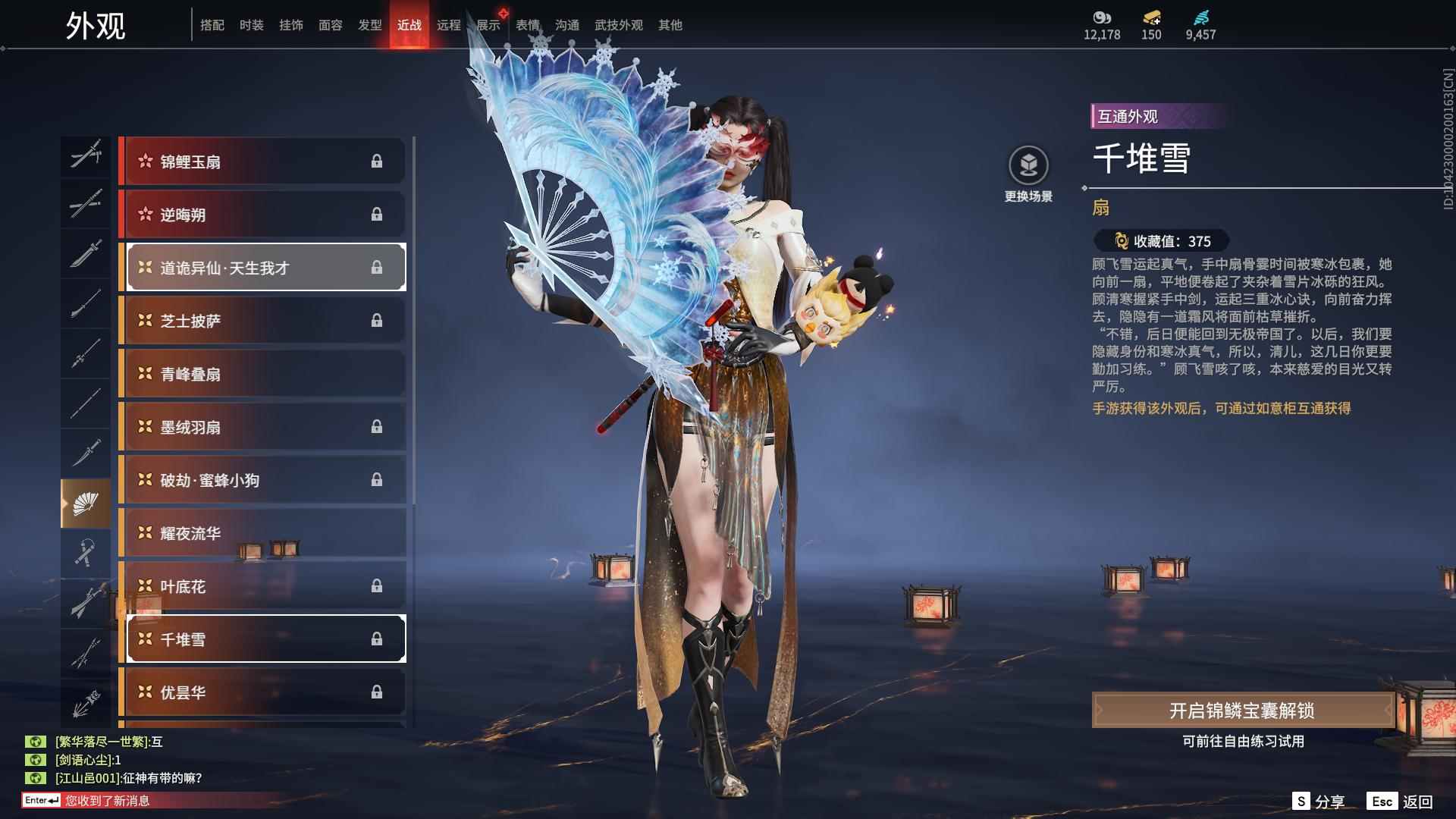Open the 远程 weapons tab
This screenshot has height=819, width=1456.
[x=449, y=24]
